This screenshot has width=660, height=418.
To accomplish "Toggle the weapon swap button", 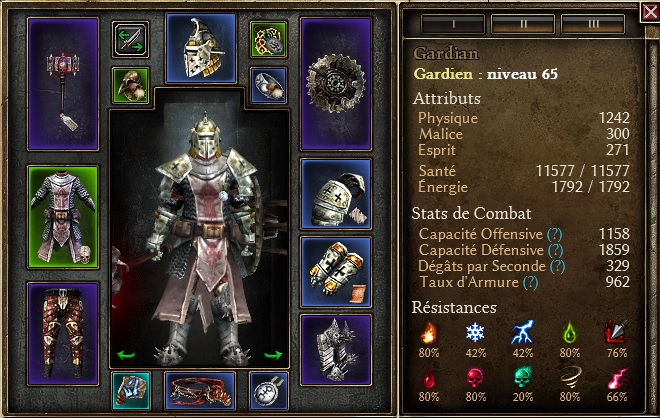I will [130, 39].
